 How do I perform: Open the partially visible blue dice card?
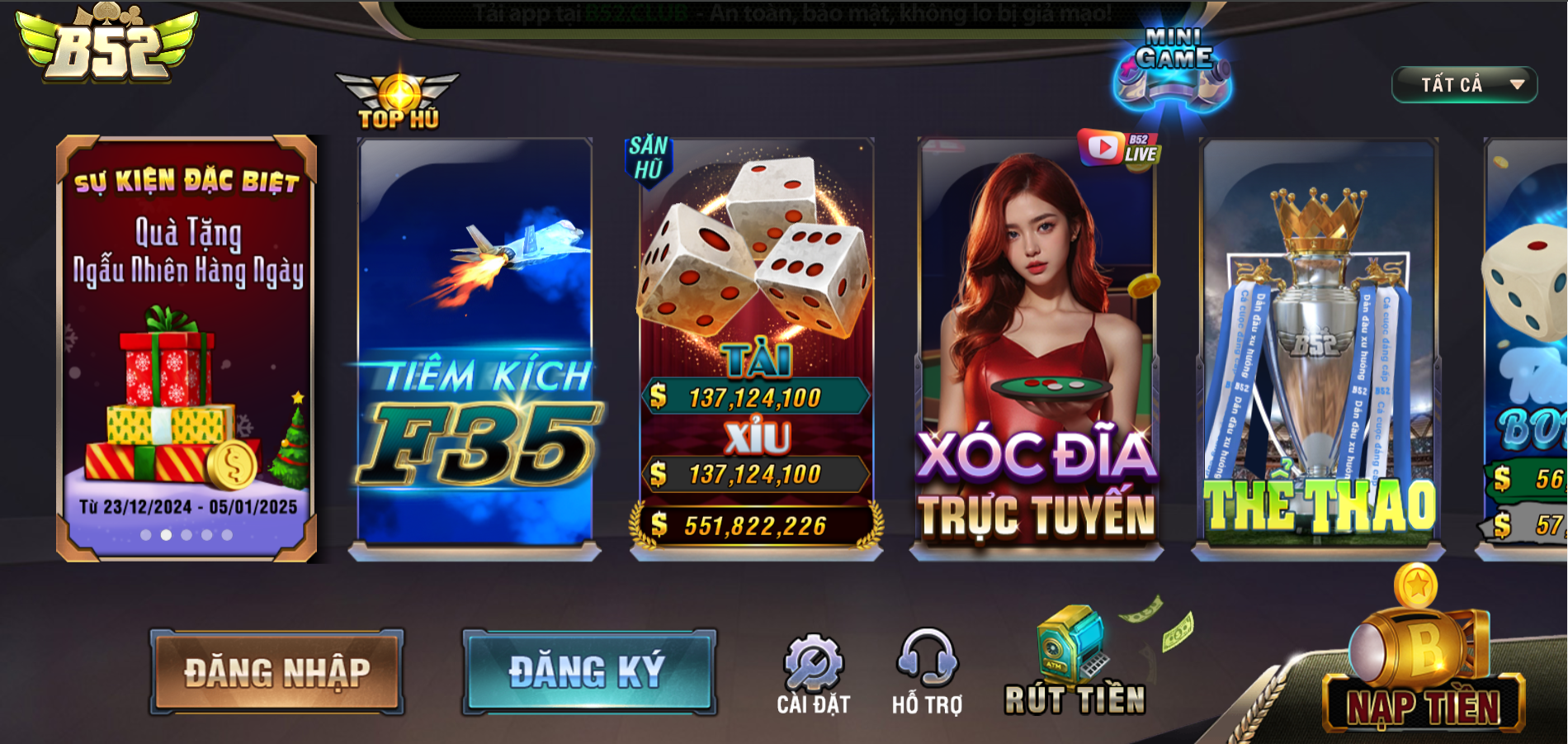[x=1527, y=347]
